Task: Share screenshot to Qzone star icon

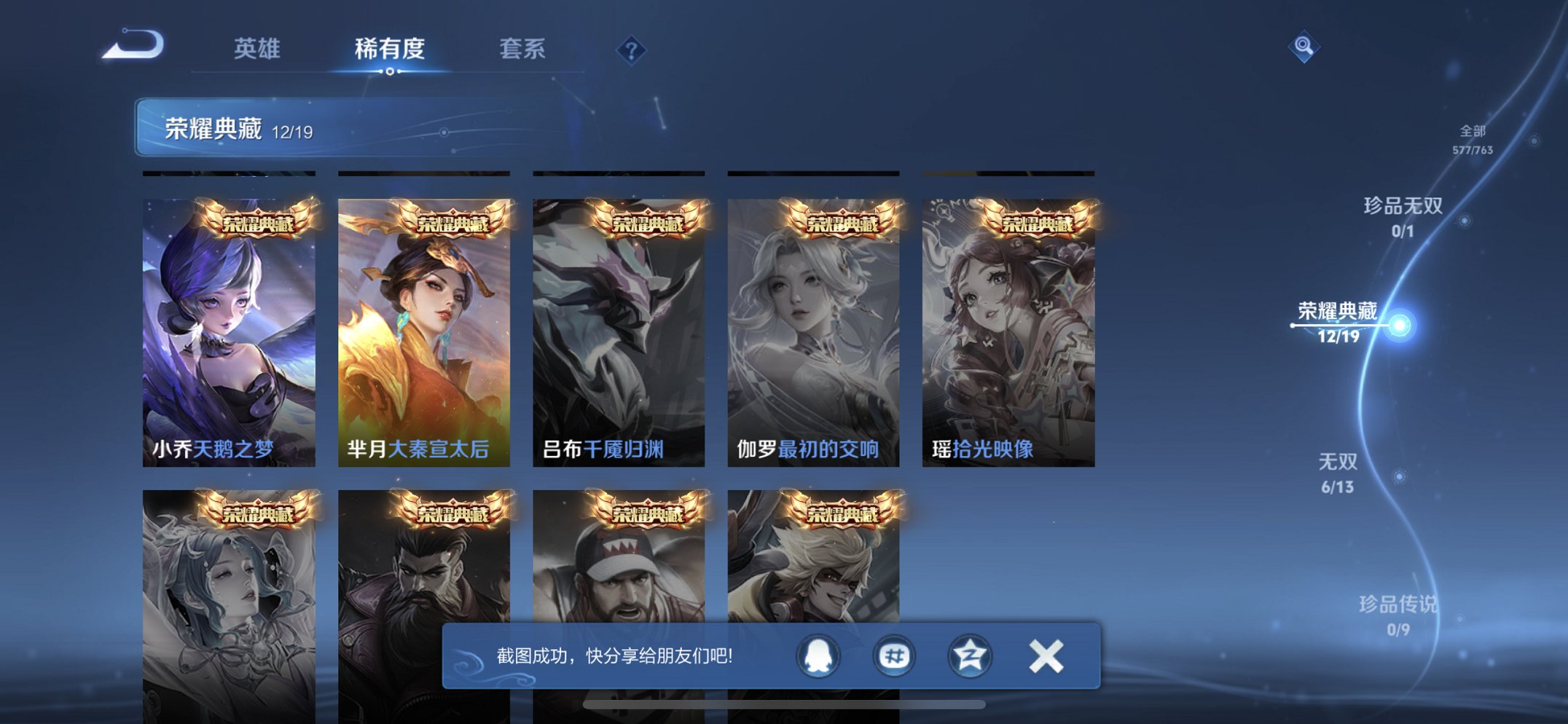Action: [969, 656]
